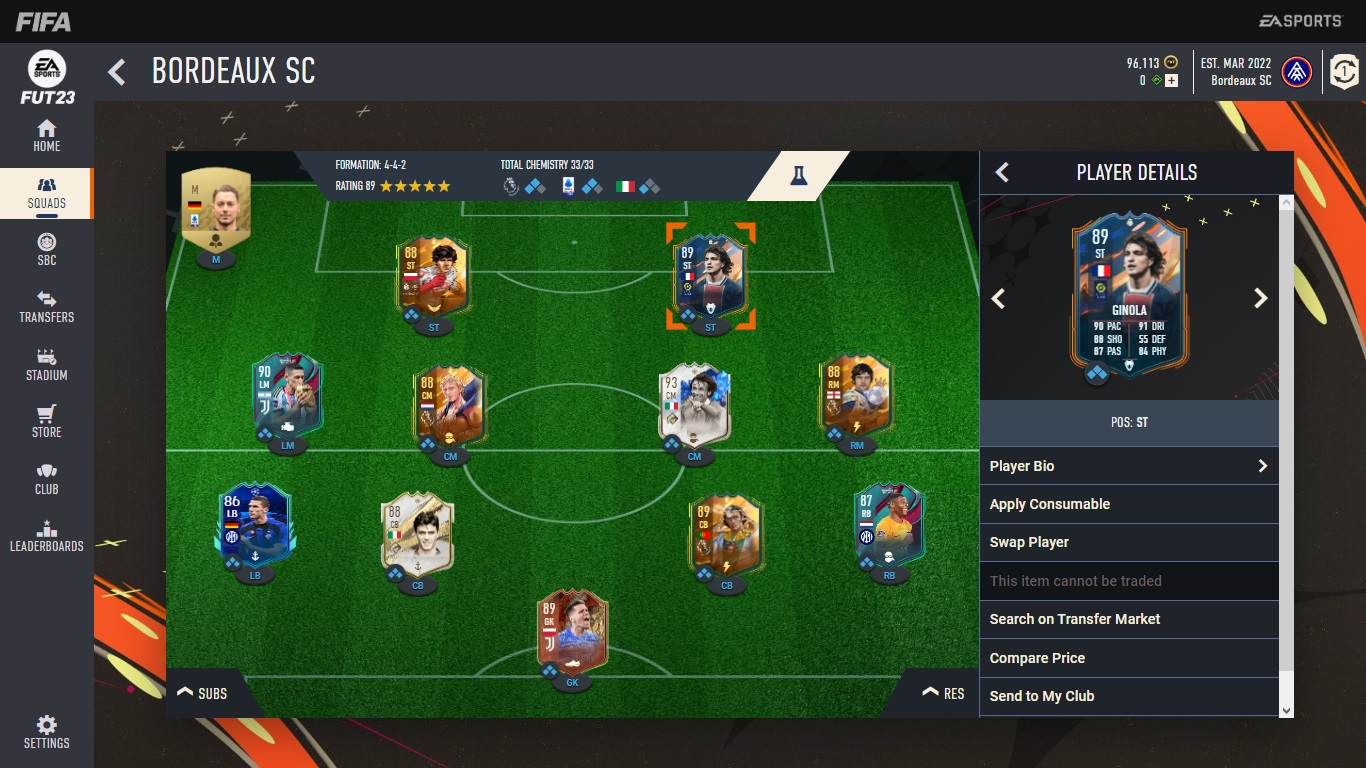This screenshot has height=768, width=1366.
Task: Go to the SBC section
Action: pos(46,250)
